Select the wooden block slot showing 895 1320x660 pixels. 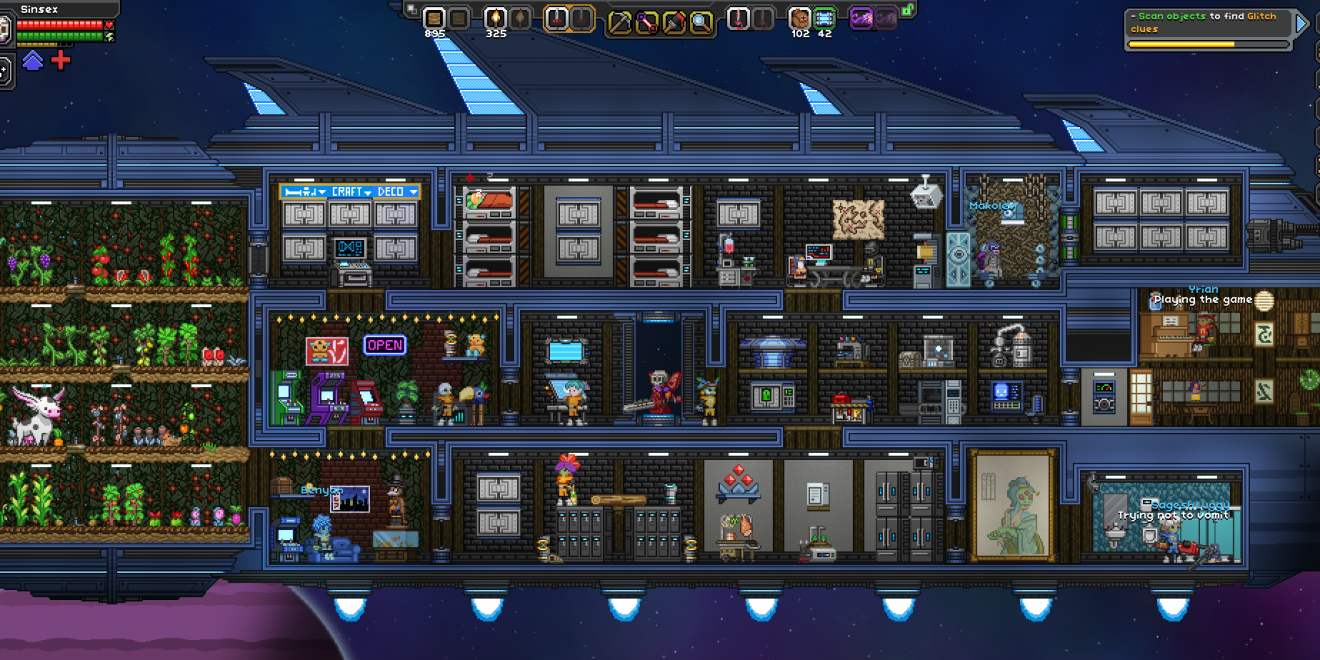click(434, 18)
